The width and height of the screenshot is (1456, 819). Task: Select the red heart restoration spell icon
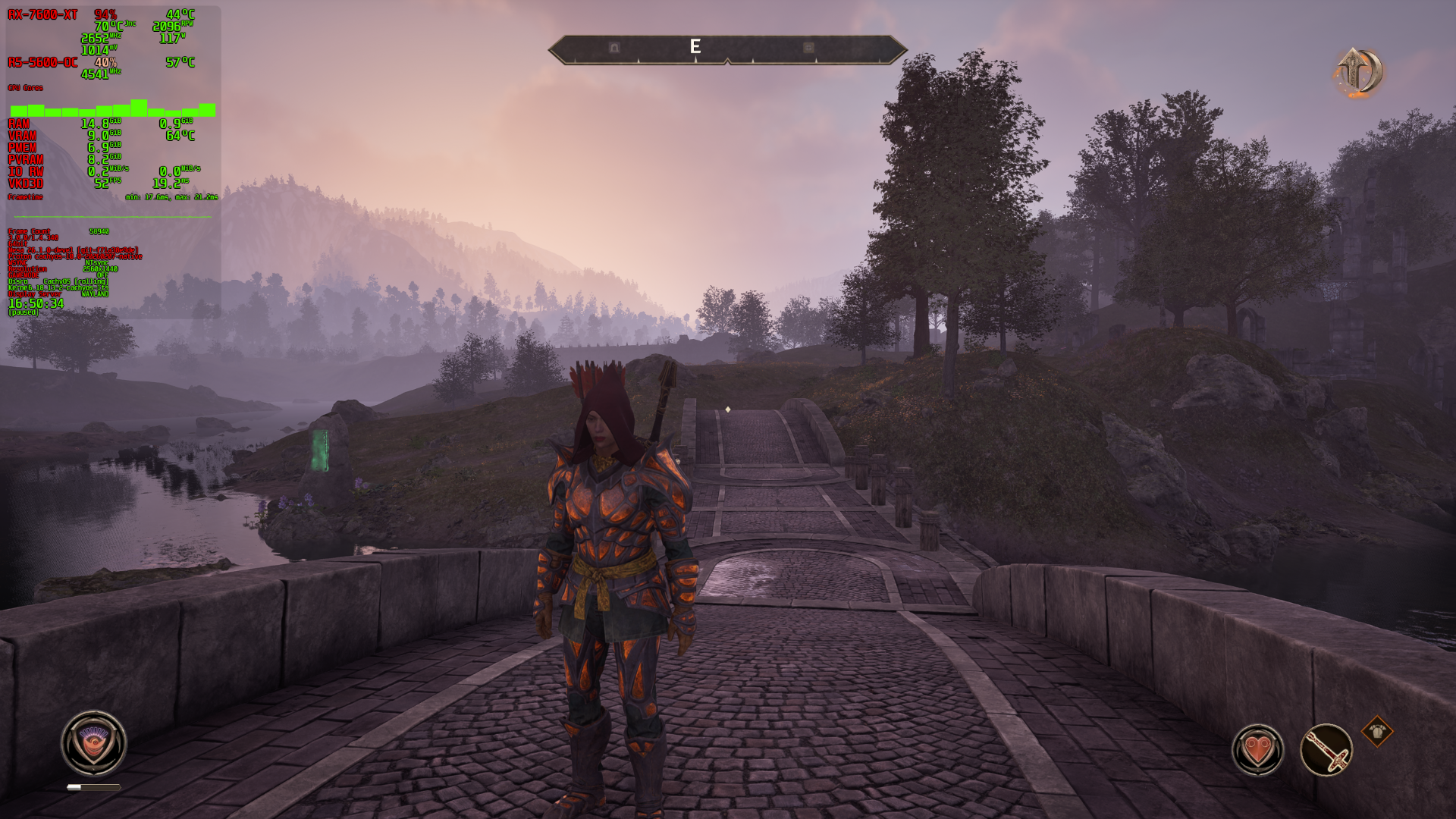1257,750
